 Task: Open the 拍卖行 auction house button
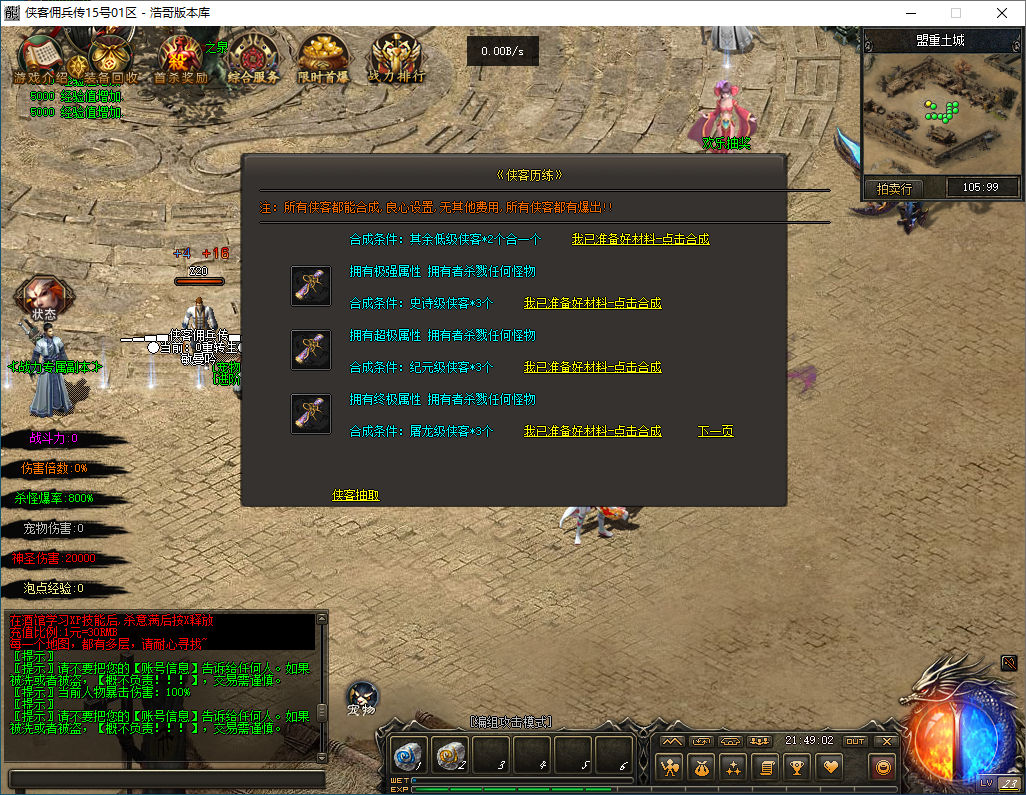[x=894, y=187]
